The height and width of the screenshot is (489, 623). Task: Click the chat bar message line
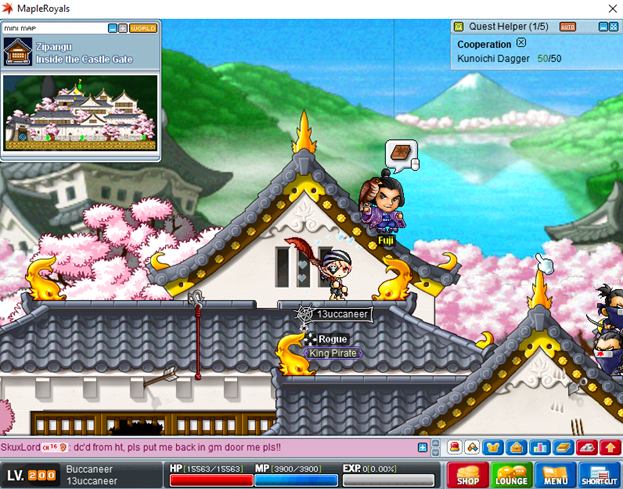point(200,447)
